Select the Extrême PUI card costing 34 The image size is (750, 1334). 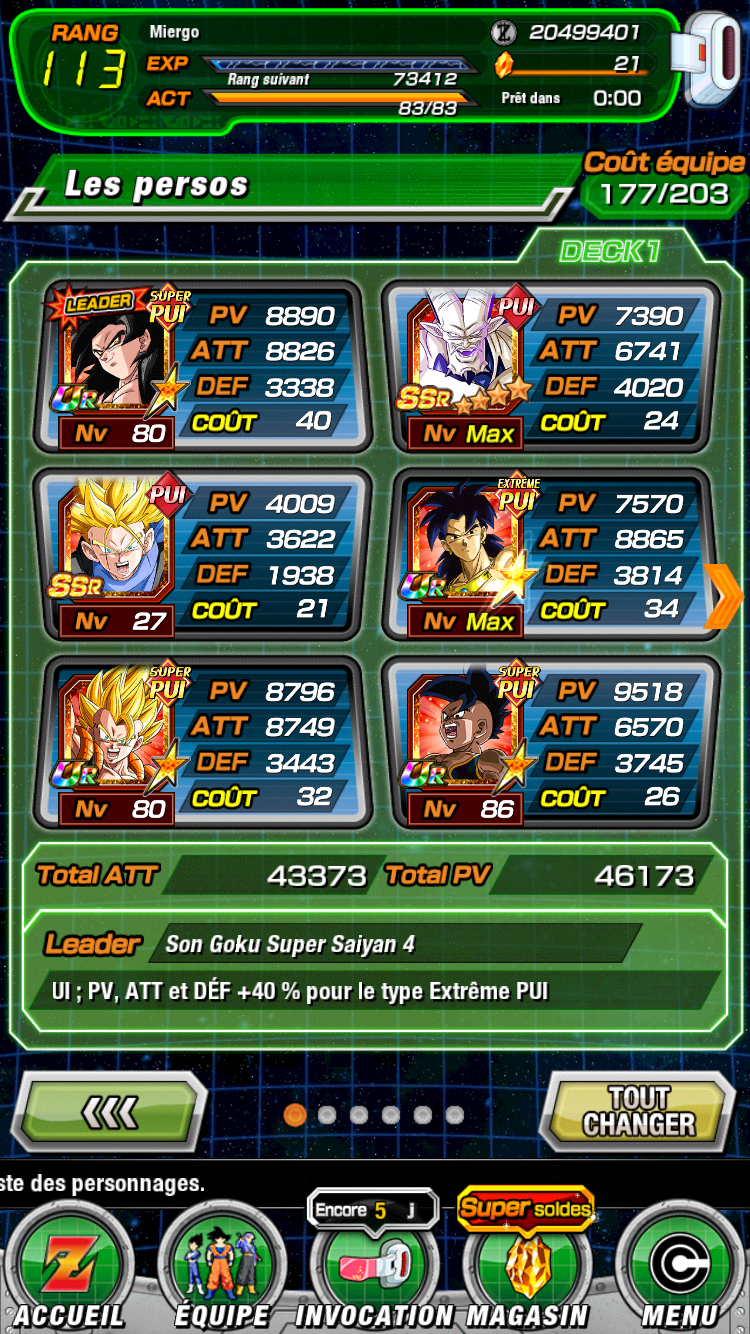(550, 555)
